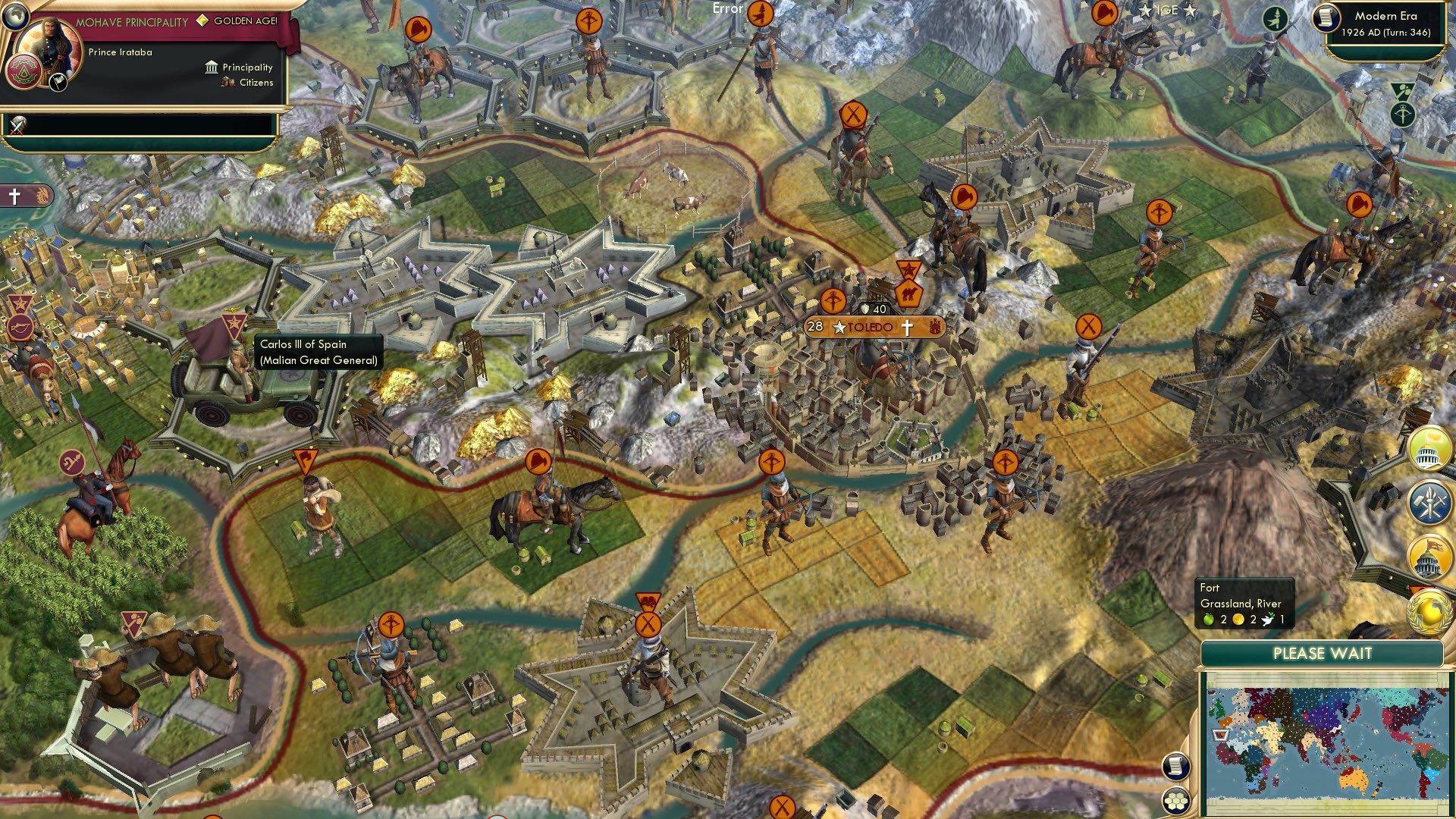Click the Great General flag in the top right
The height and width of the screenshot is (819, 1456).
point(1275,19)
